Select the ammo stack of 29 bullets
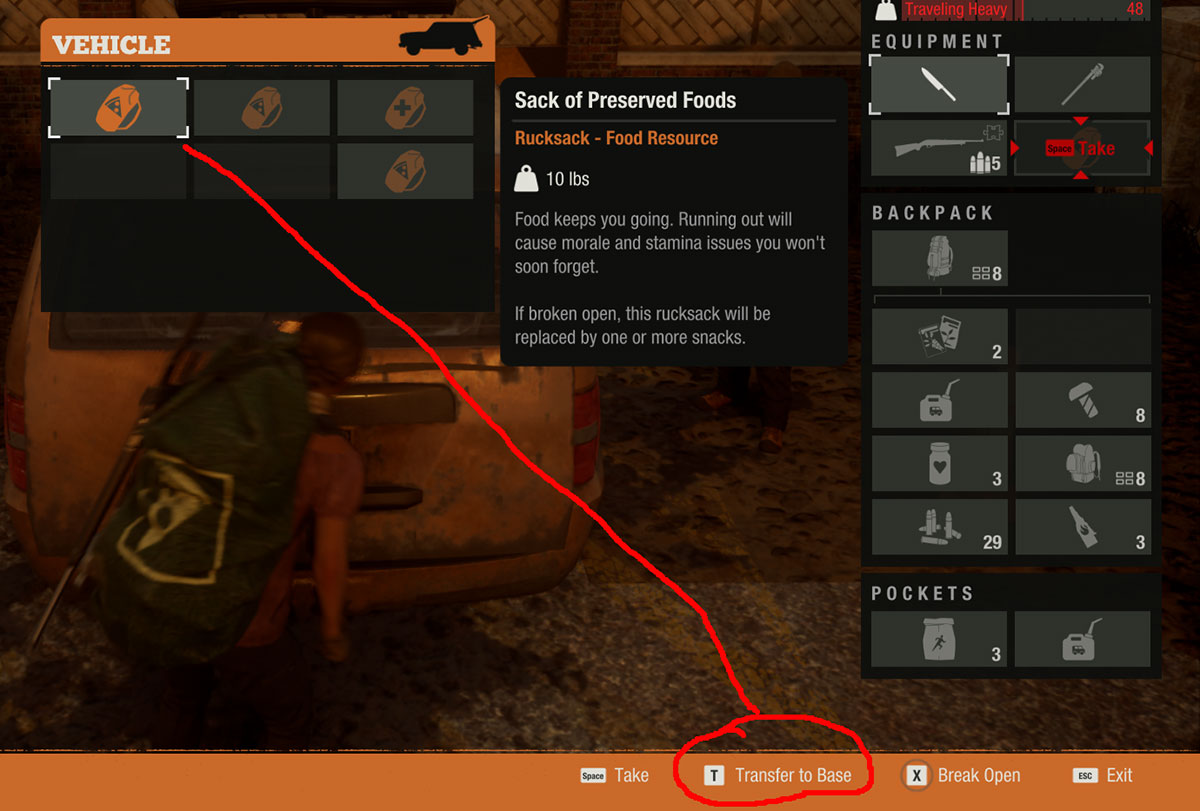 point(939,527)
